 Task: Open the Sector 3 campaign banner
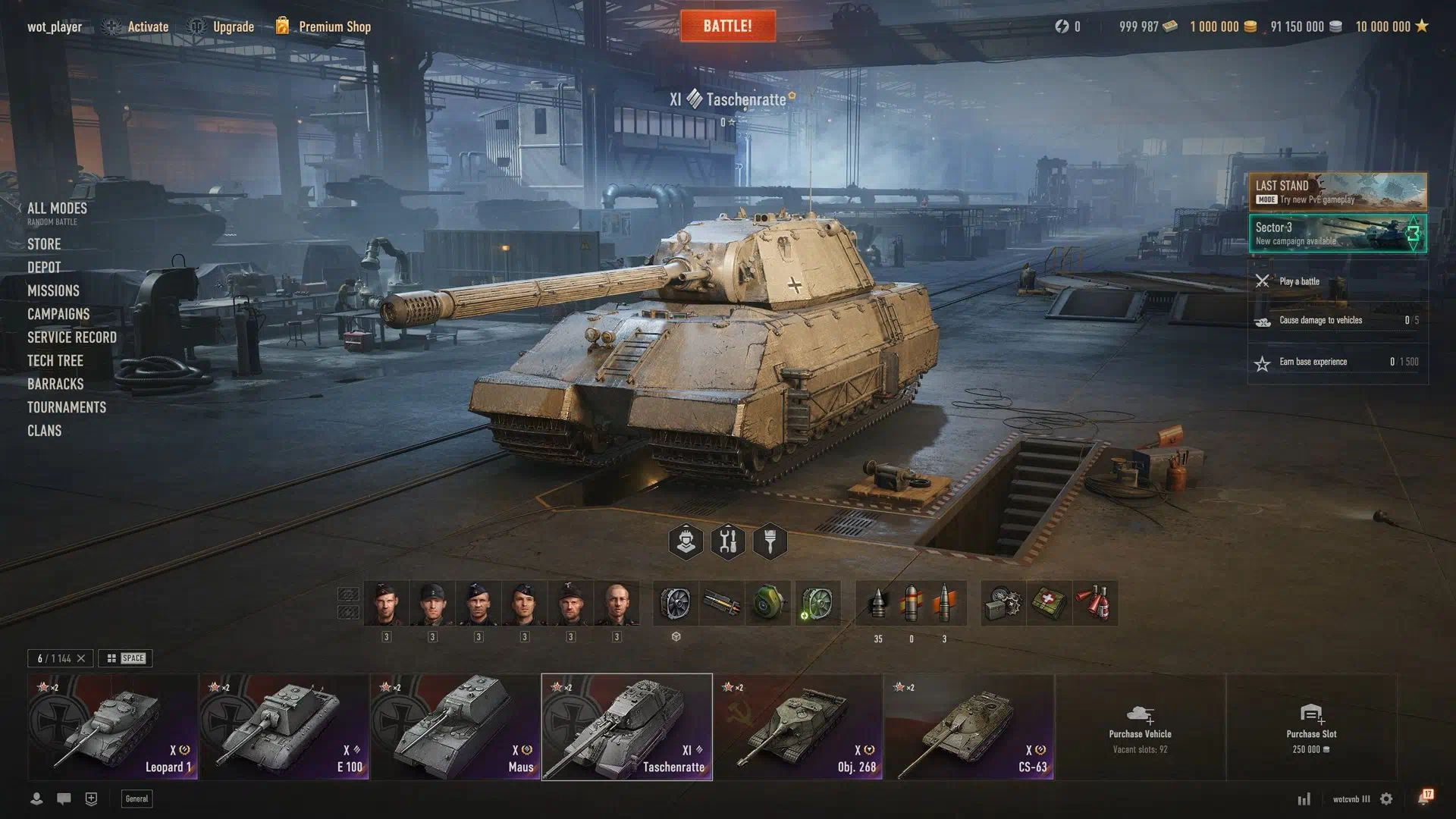point(1338,233)
